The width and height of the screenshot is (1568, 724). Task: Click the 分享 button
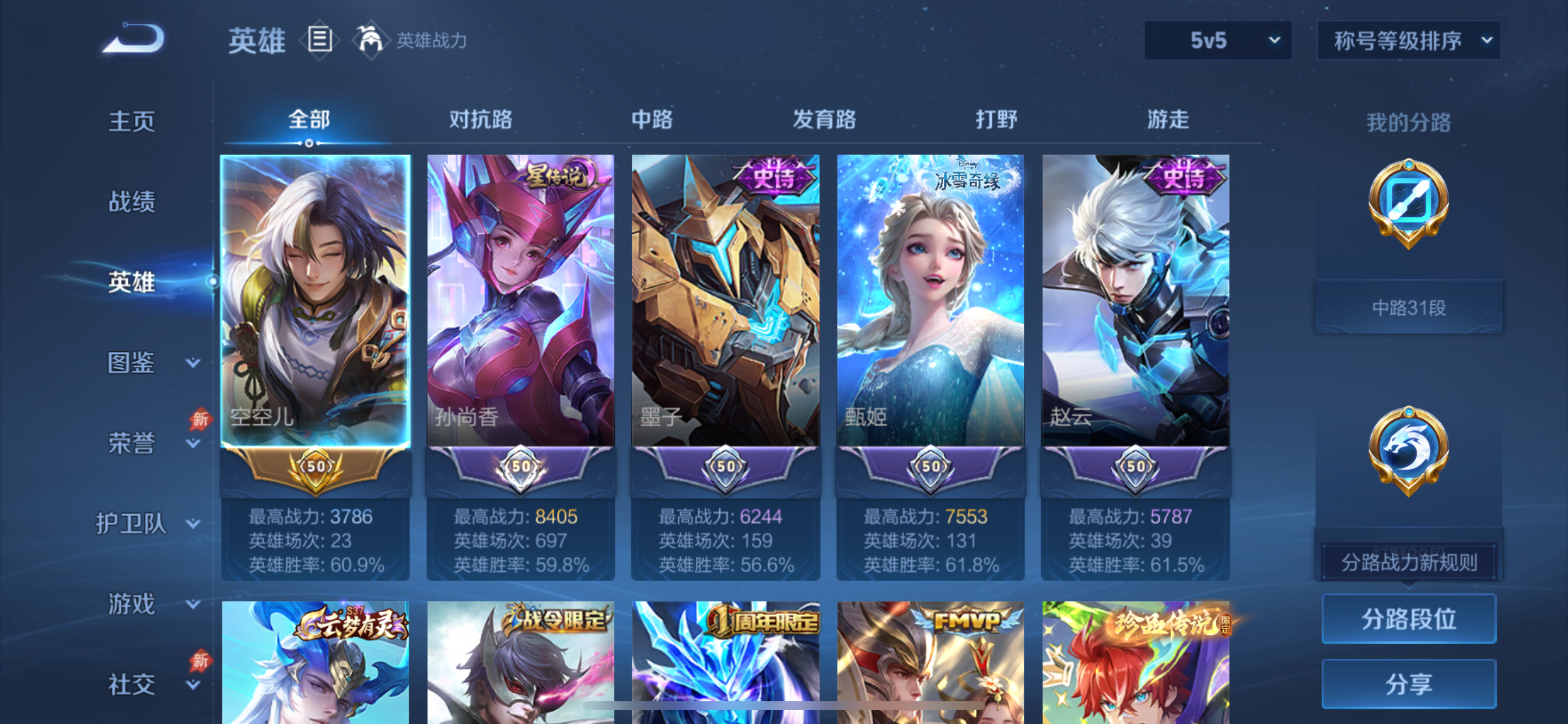1409,684
